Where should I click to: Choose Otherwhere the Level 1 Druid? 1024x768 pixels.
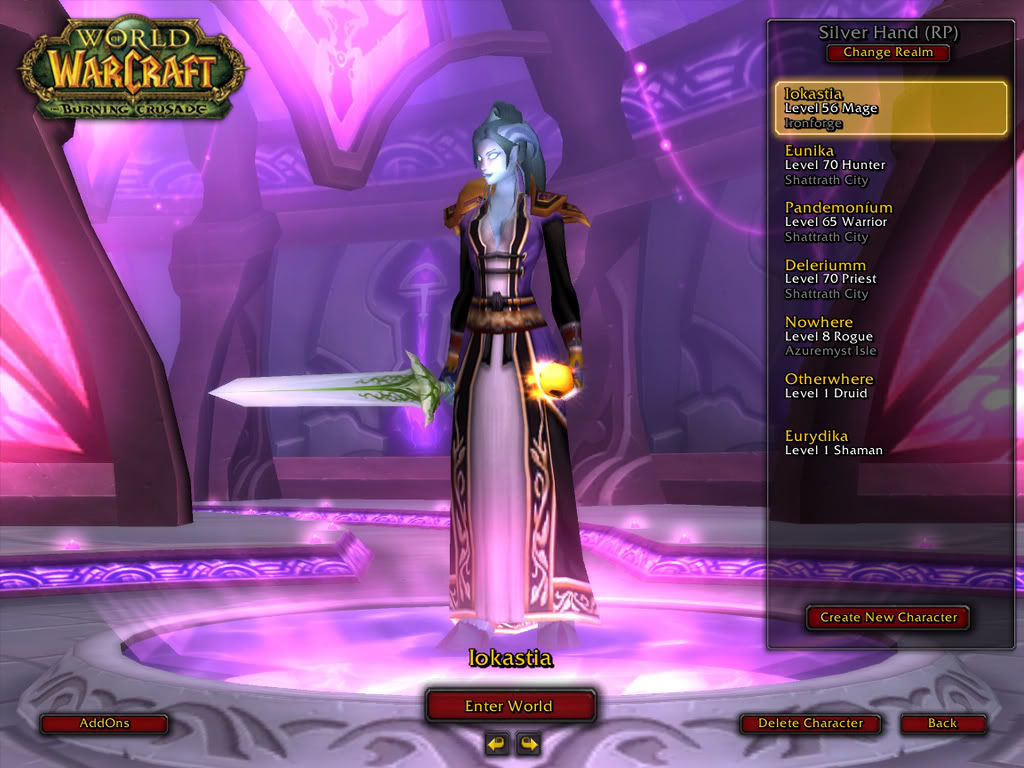click(890, 386)
